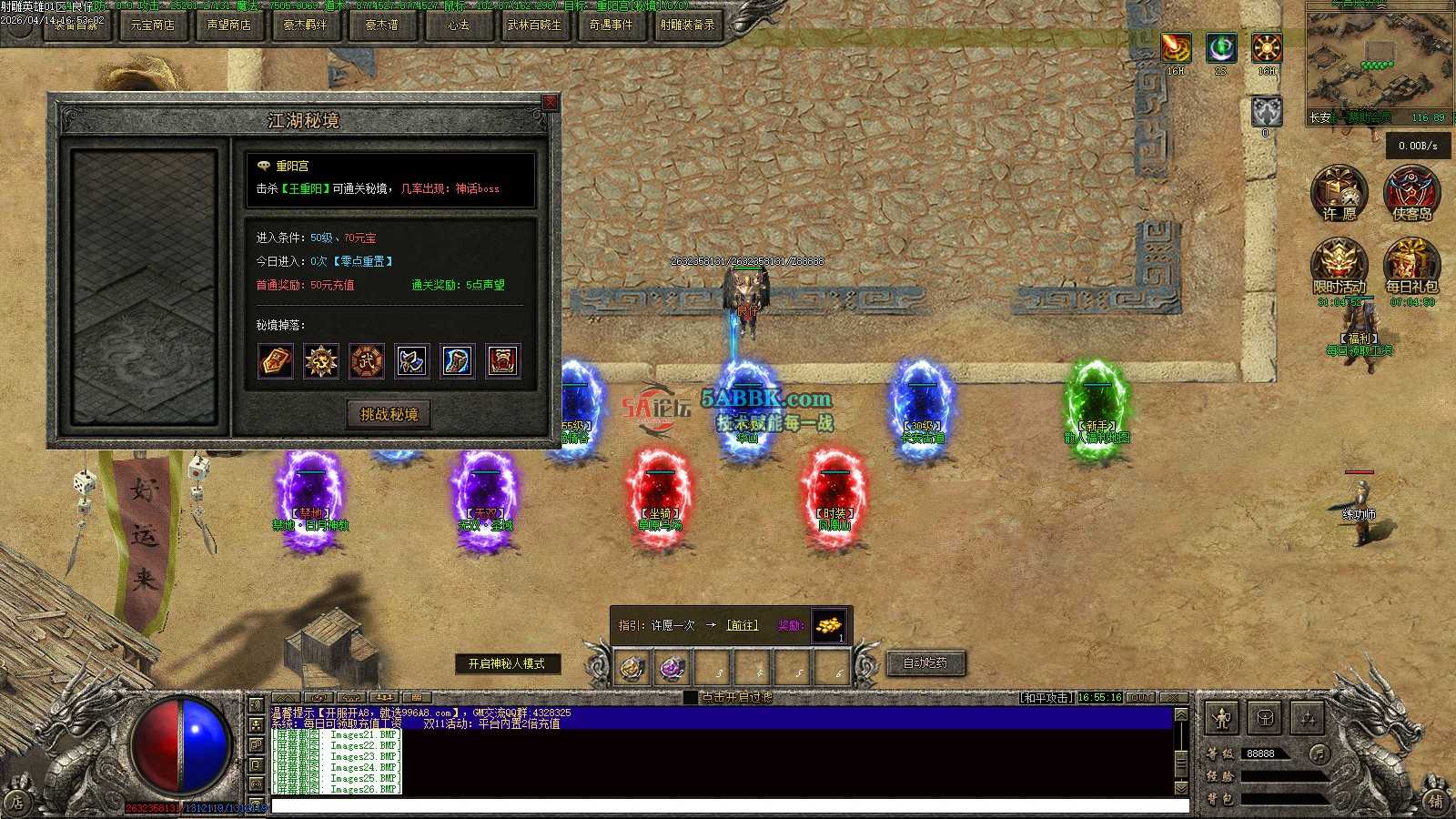Click the 前往 link in the guide bar

click(x=742, y=625)
